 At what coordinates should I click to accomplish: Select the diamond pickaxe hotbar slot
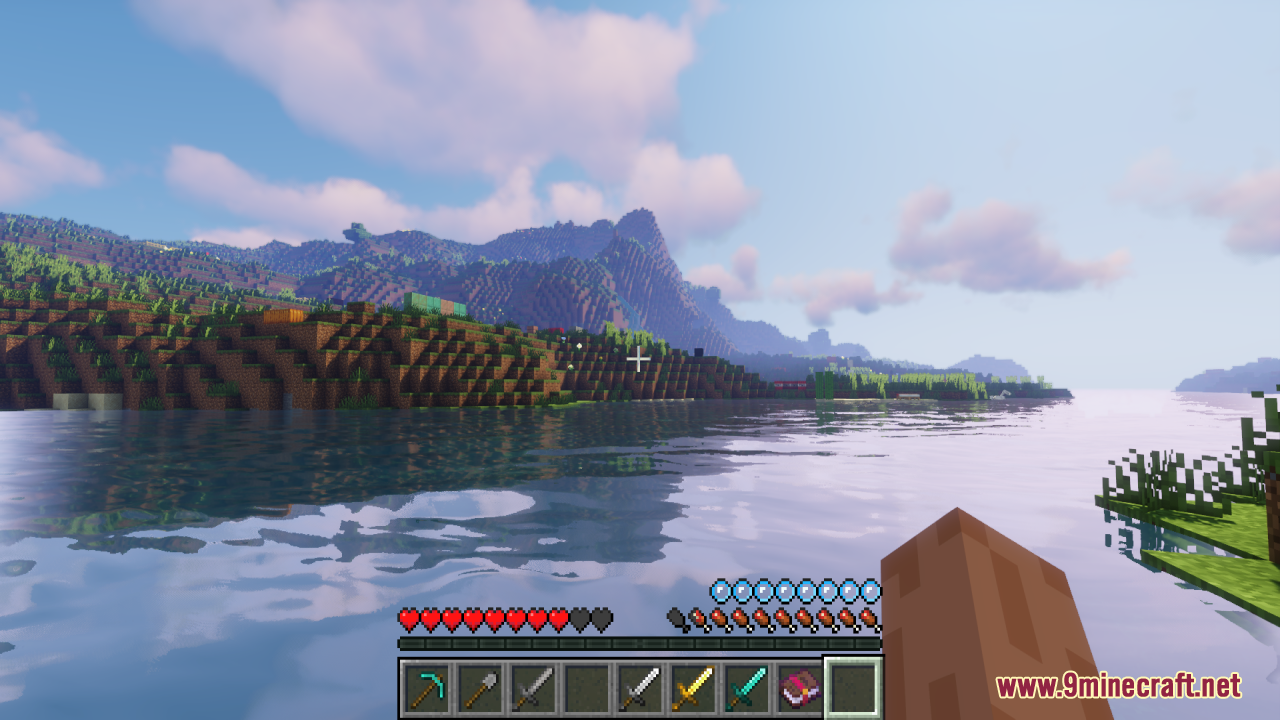coord(427,688)
